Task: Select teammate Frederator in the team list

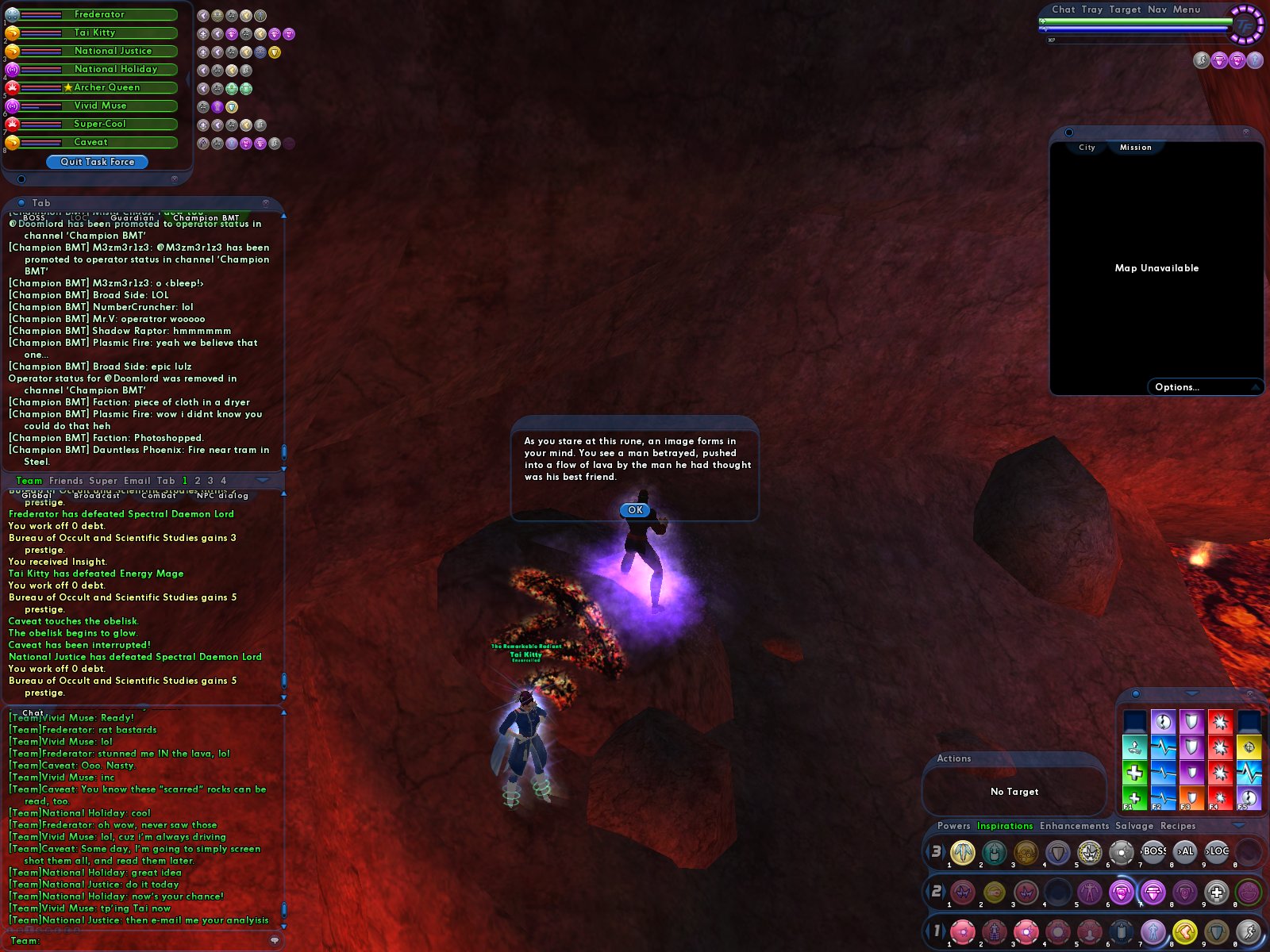Action: tap(98, 14)
